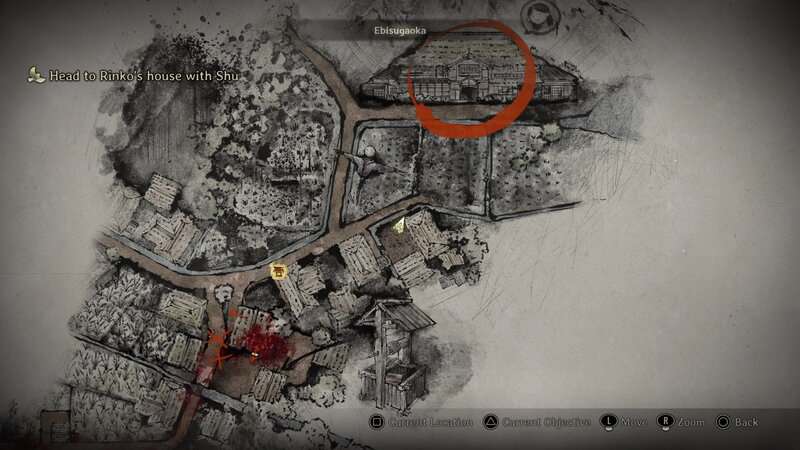Select the objective "Head to Rinko's house with Shu"

137,74
